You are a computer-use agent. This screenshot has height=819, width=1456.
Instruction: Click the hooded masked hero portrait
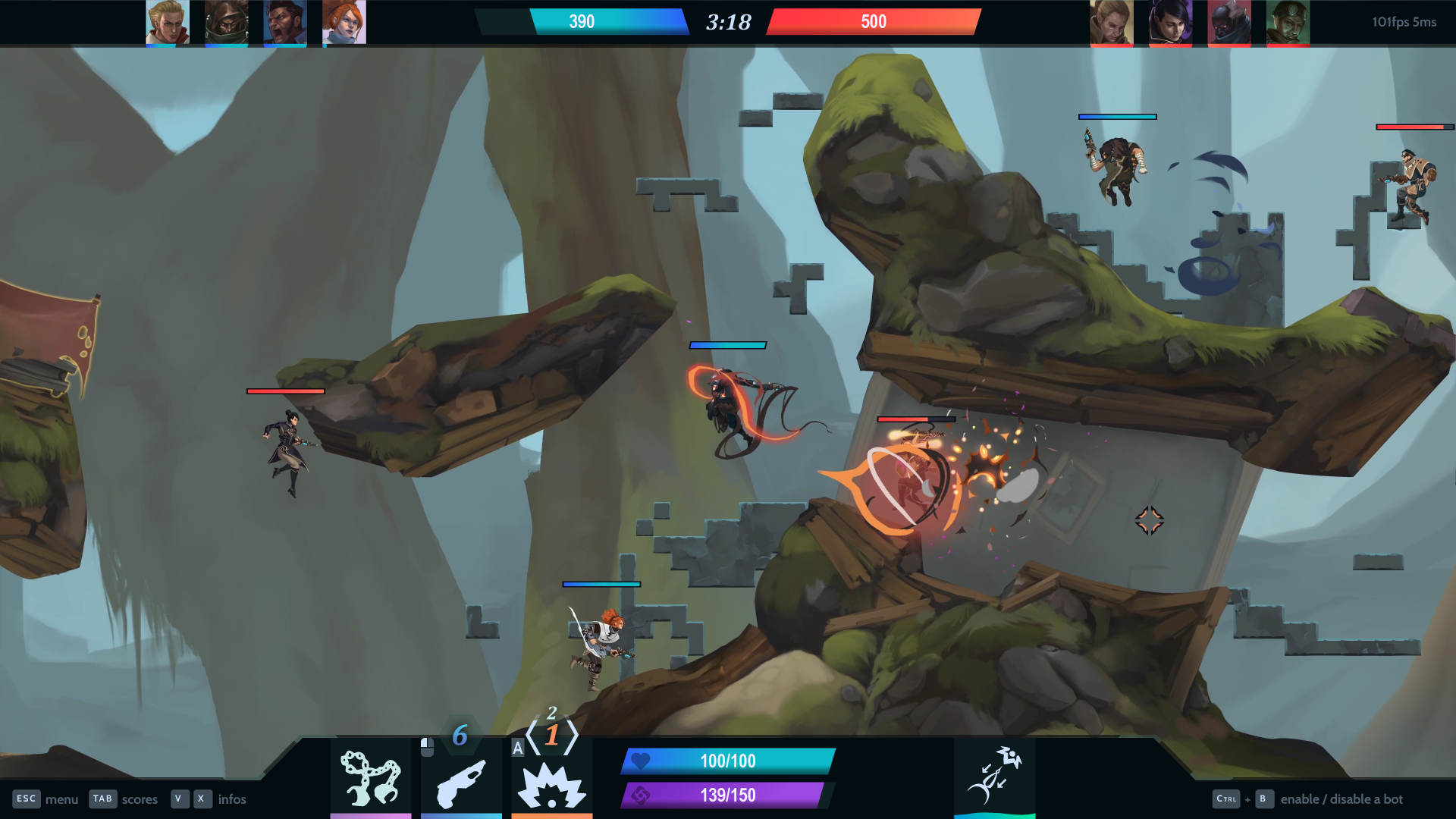tap(226, 22)
